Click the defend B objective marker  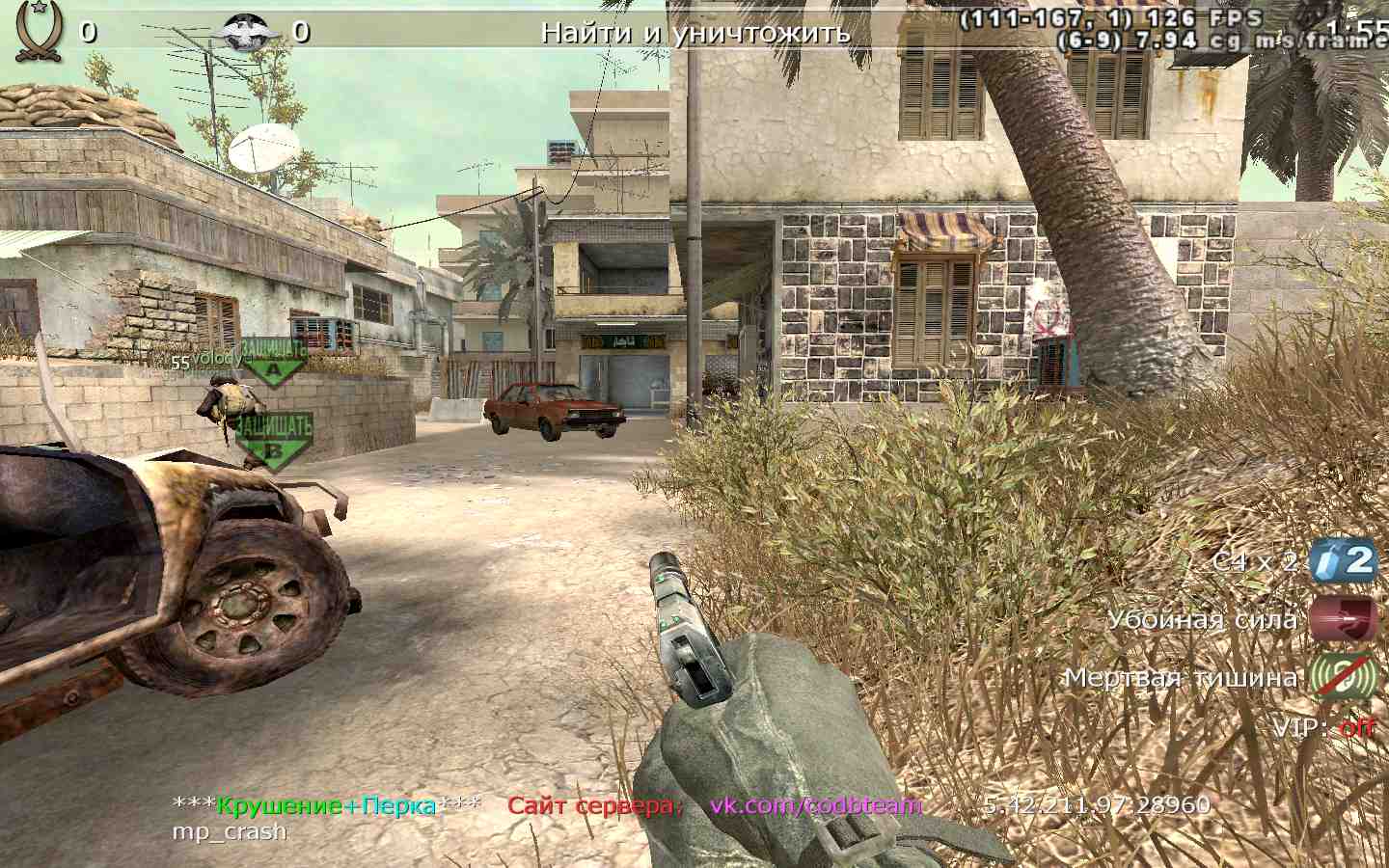click(x=274, y=441)
